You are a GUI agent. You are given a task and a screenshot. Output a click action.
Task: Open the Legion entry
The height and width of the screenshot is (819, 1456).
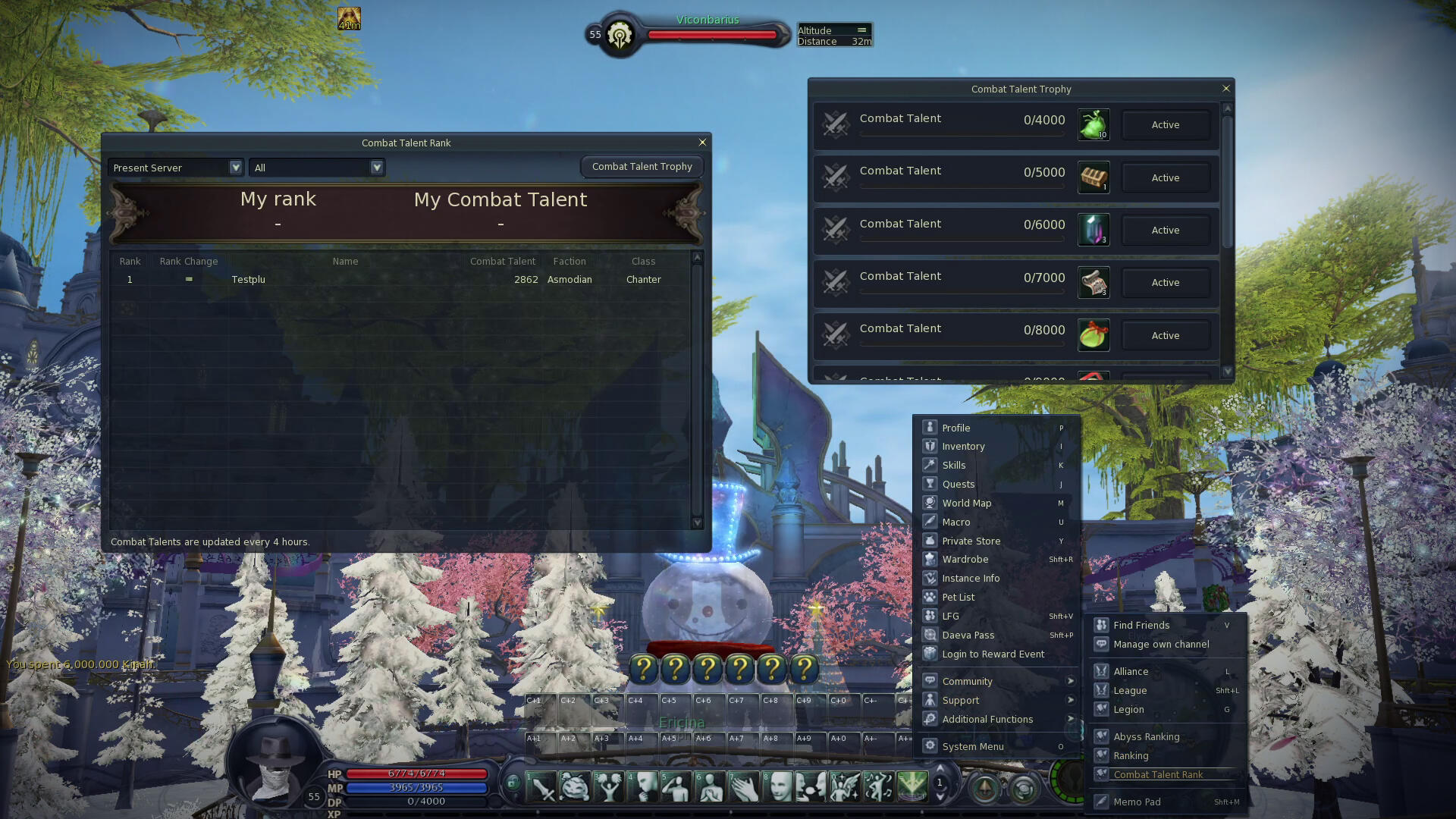click(1128, 710)
